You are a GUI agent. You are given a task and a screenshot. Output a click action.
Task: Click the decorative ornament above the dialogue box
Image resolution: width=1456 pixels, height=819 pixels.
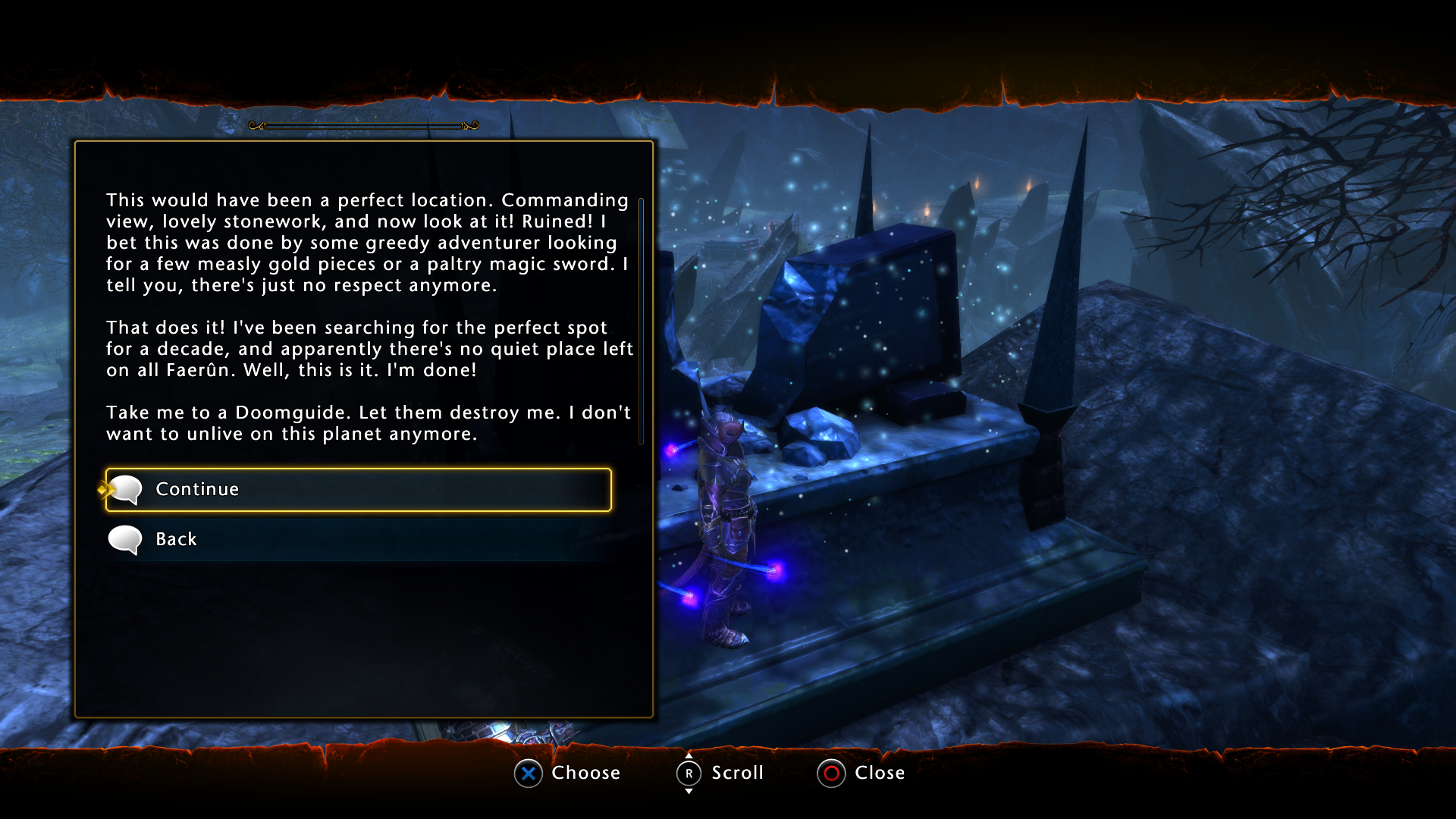coord(364,124)
